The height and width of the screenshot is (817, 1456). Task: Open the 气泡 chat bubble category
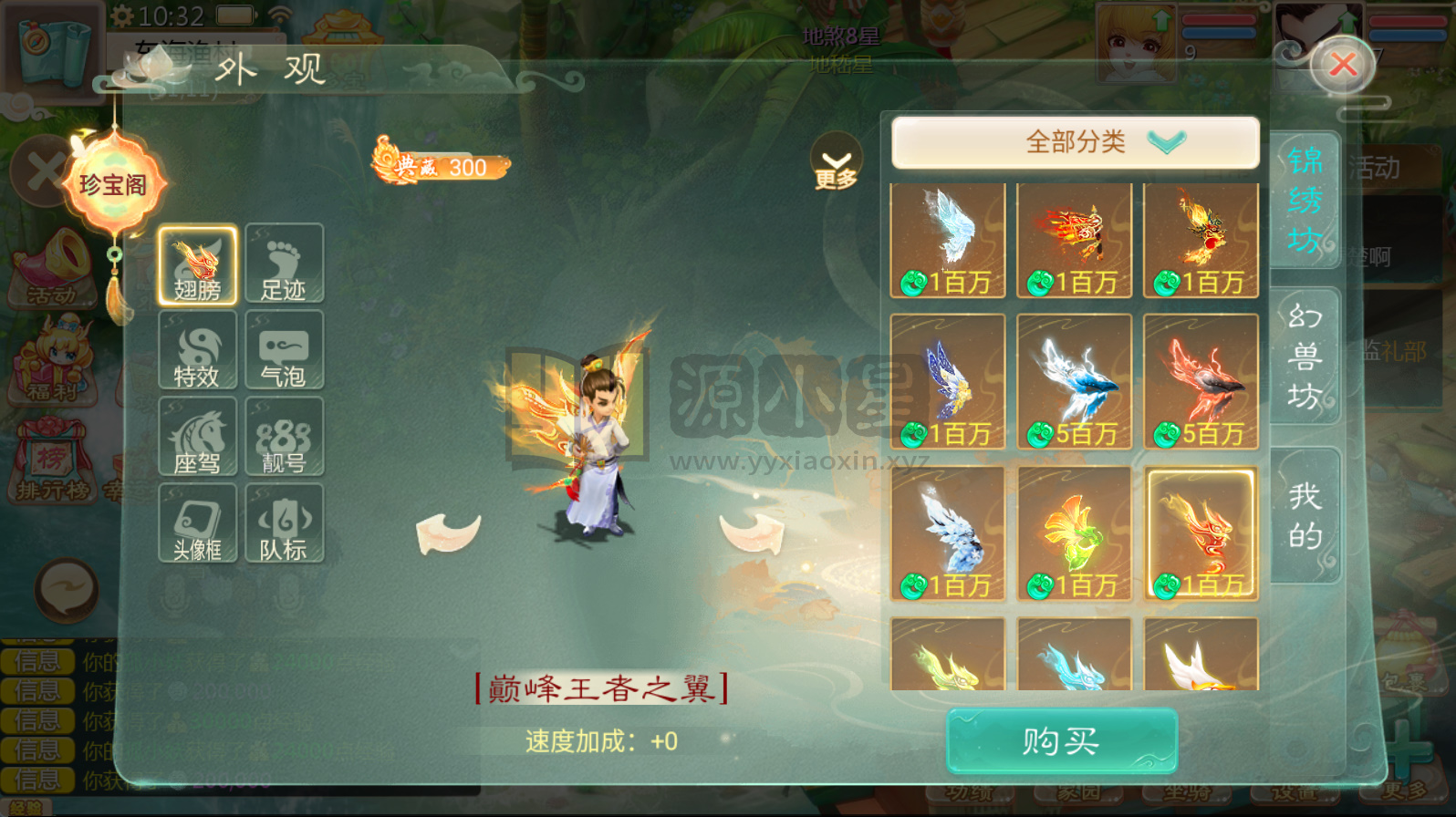pos(284,351)
